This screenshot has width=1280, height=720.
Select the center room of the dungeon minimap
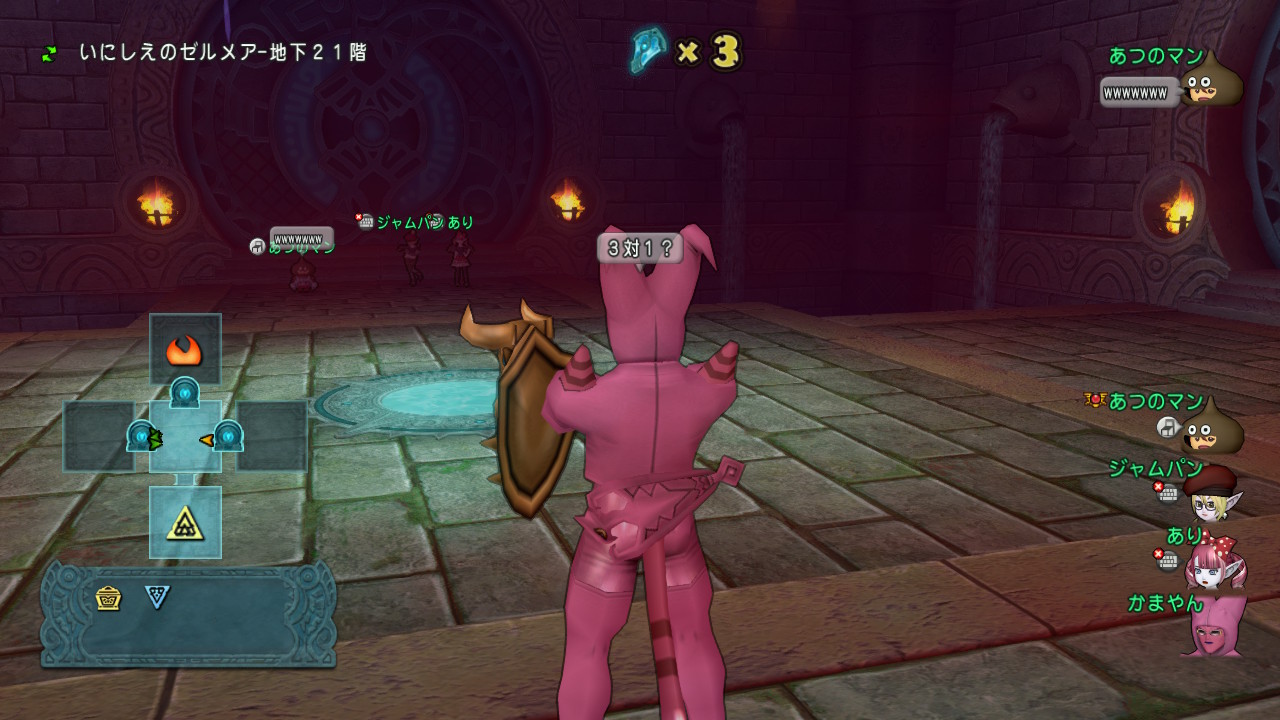click(185, 436)
